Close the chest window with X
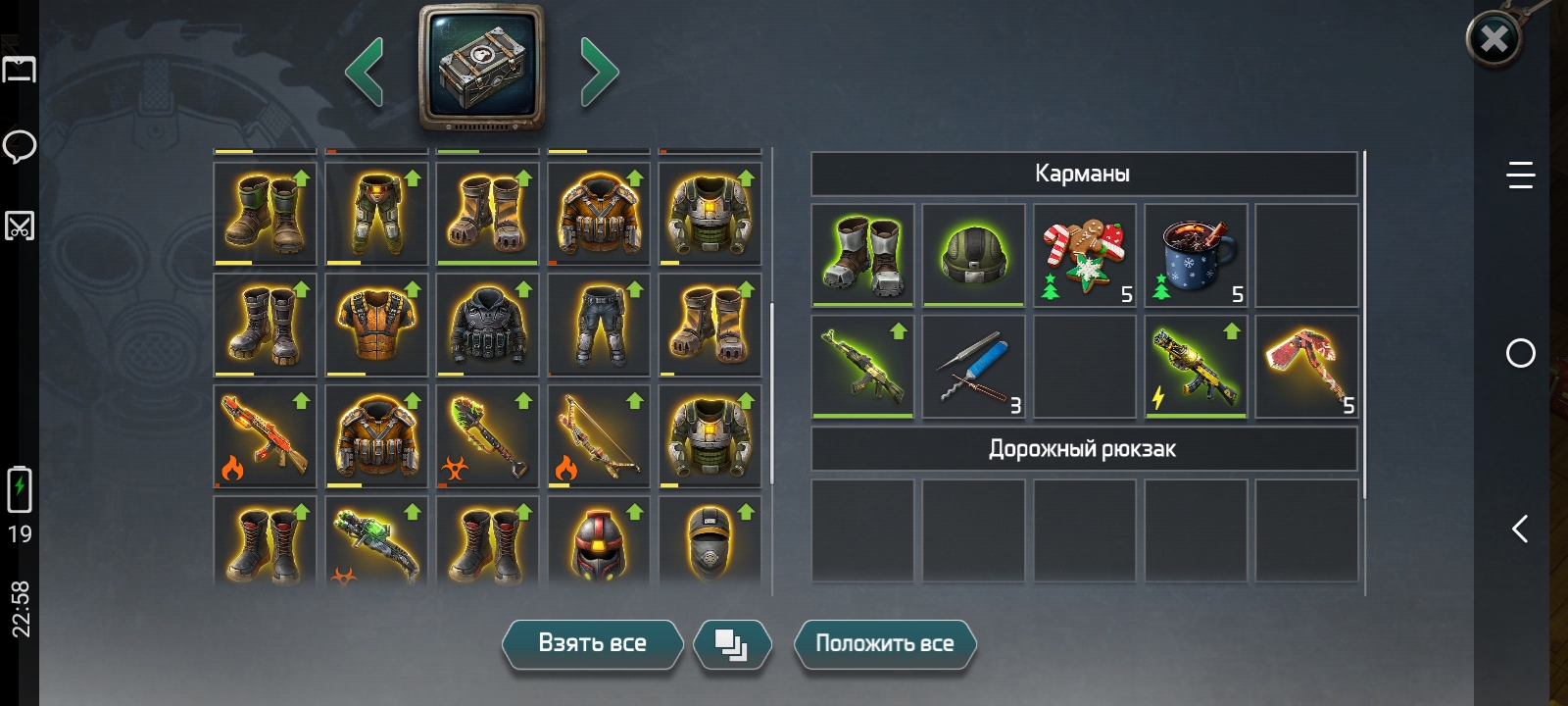Viewport: 1568px width, 706px height. [x=1494, y=39]
